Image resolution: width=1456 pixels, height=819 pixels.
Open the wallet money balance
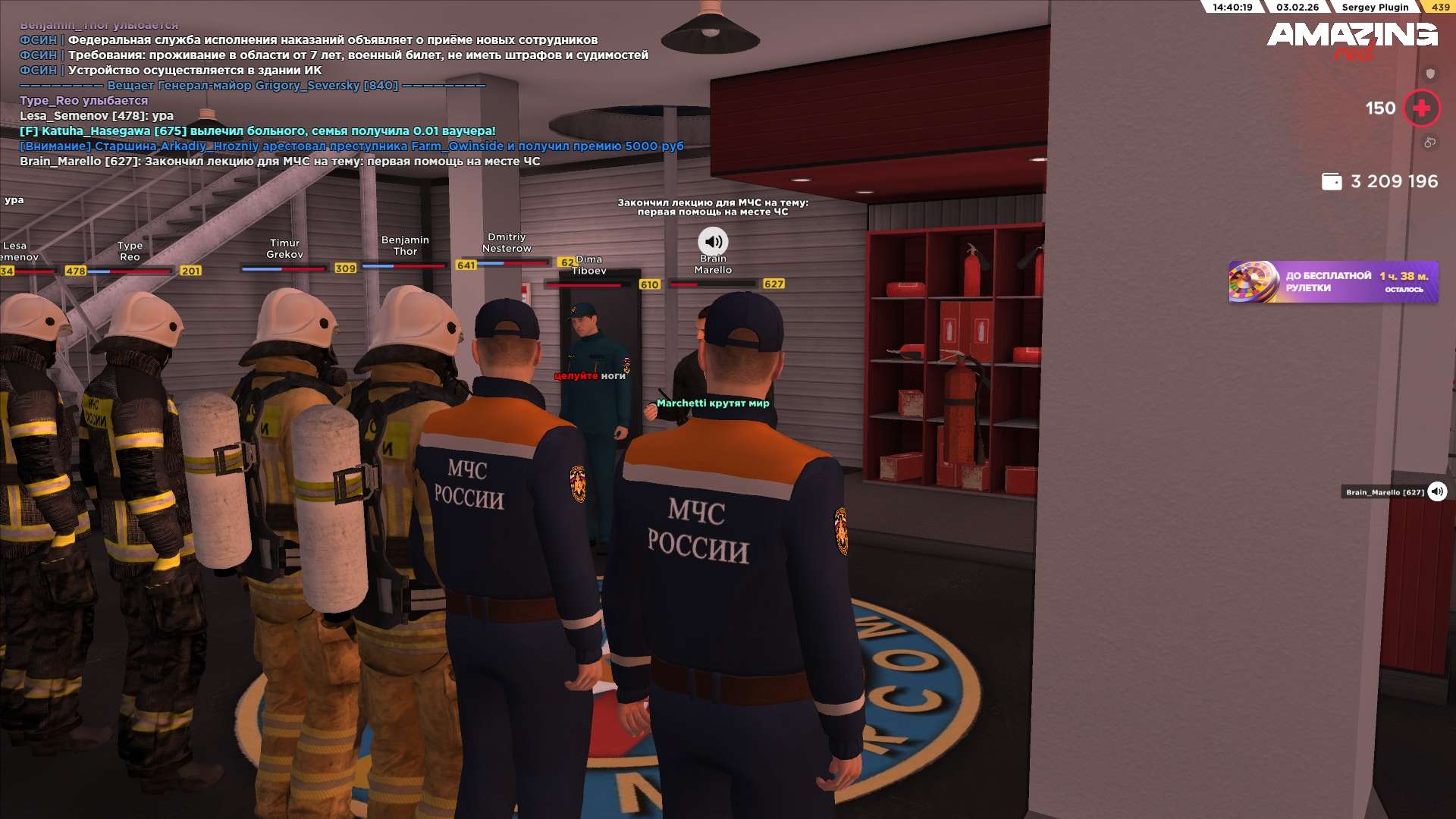(x=1379, y=182)
